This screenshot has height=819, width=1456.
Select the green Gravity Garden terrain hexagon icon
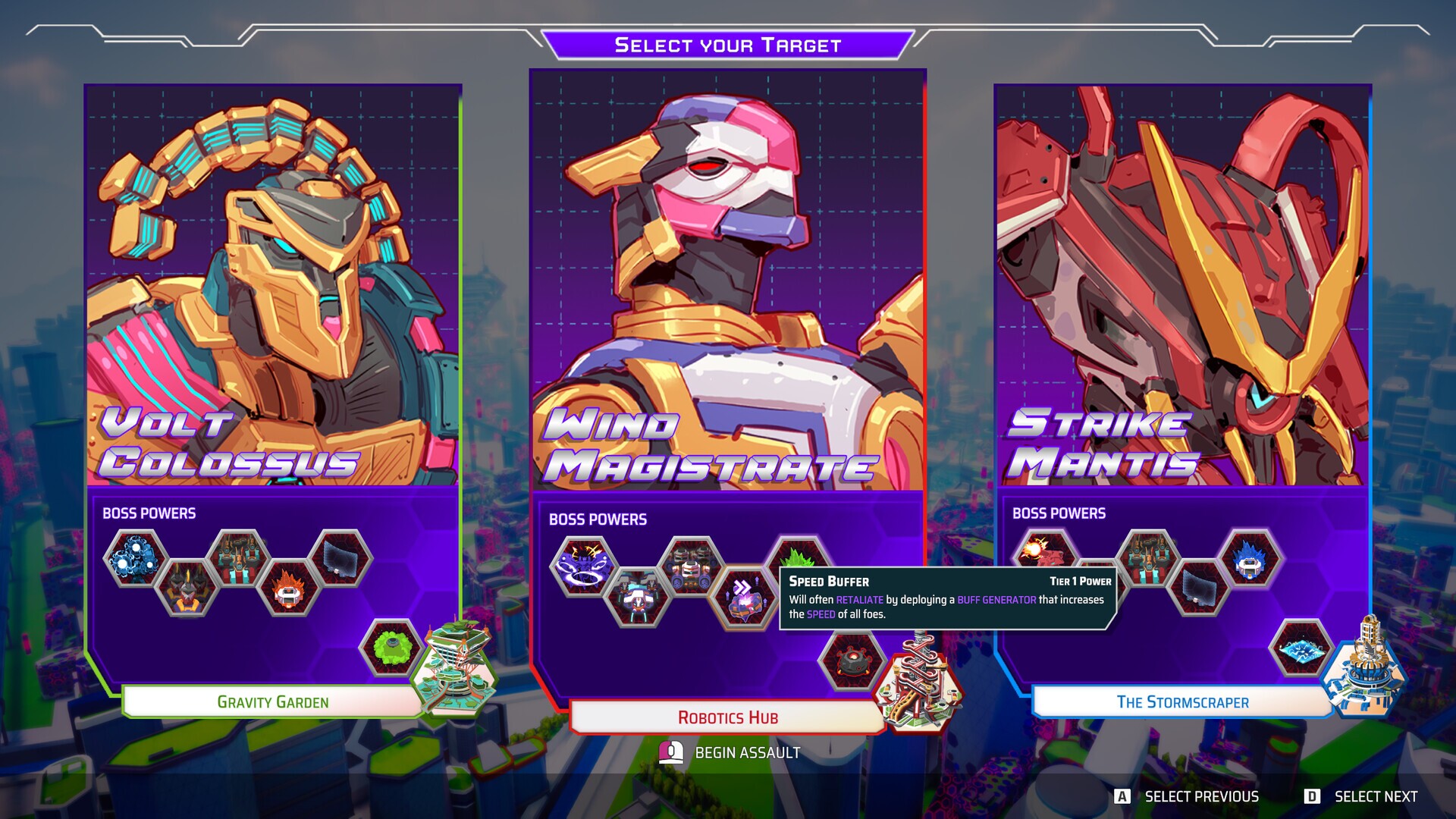[x=391, y=648]
